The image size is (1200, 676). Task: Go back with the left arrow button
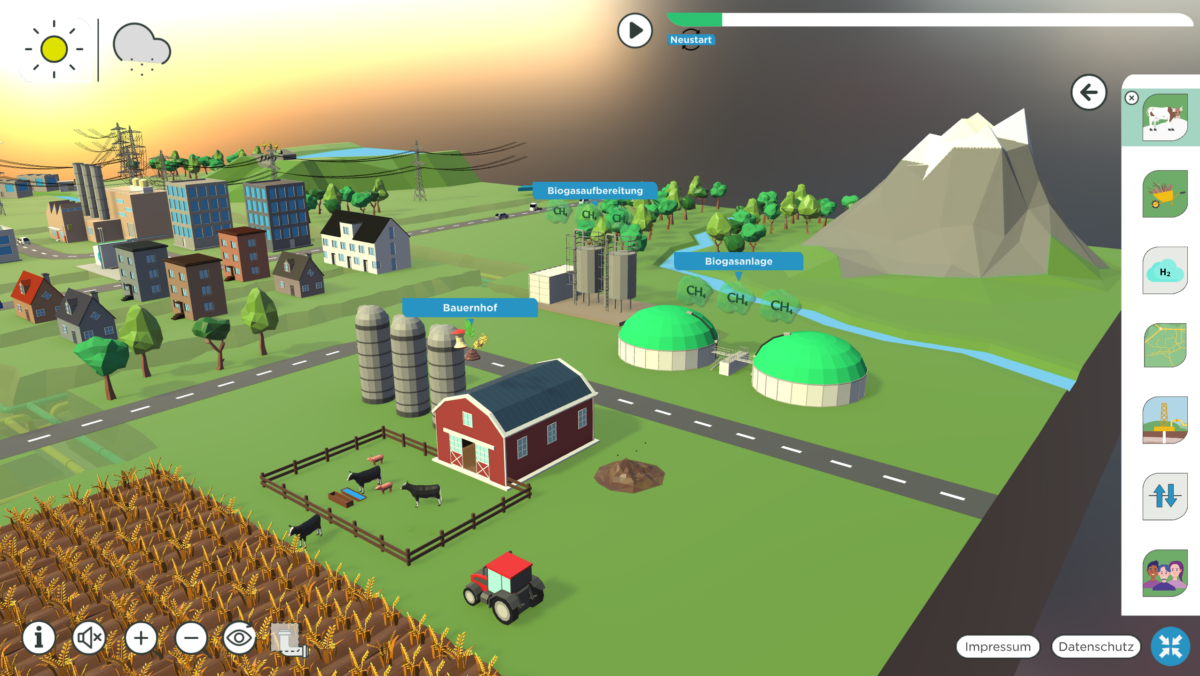pos(1088,93)
